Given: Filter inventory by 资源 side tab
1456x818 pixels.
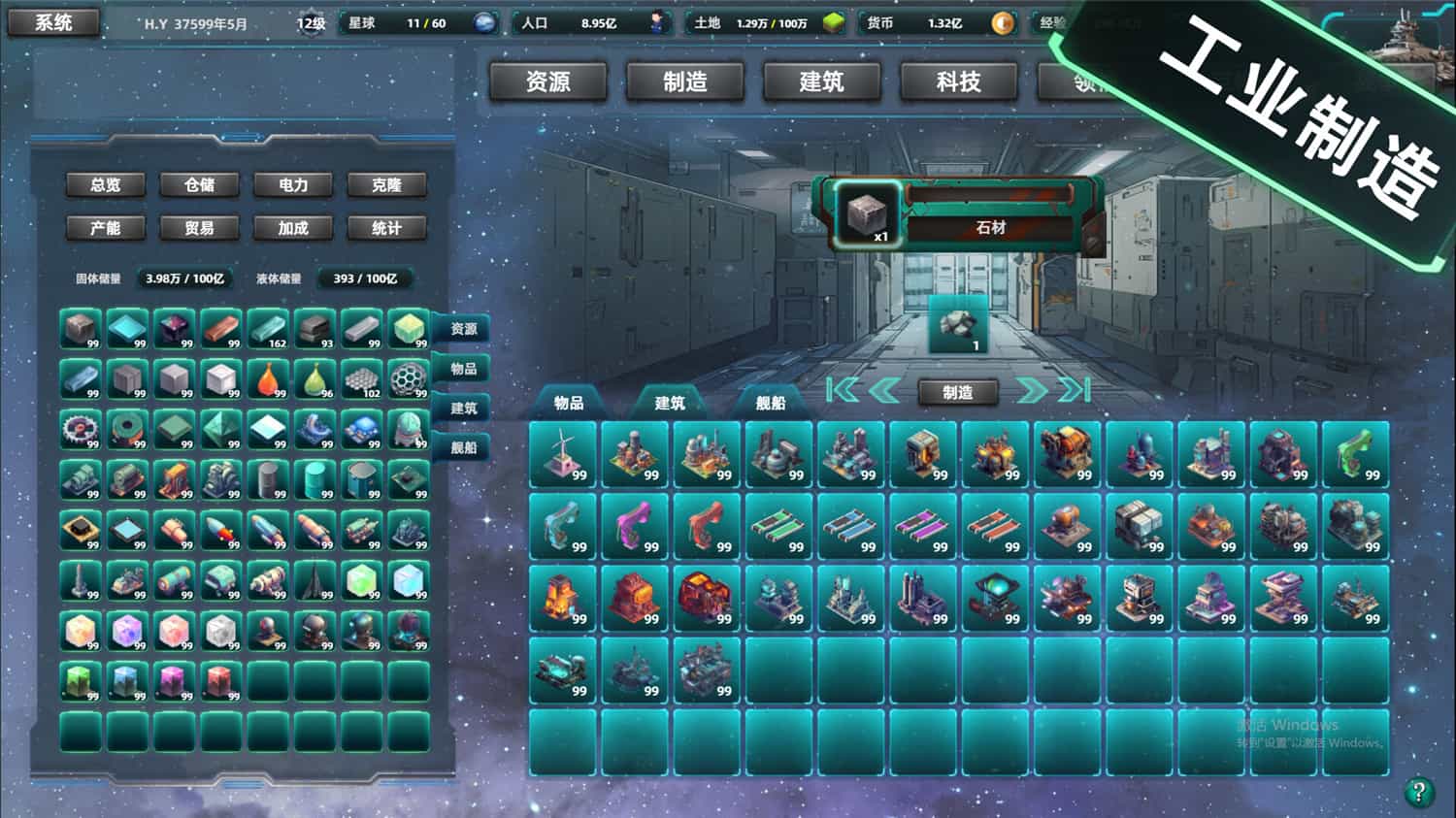Looking at the screenshot, I should click(464, 329).
